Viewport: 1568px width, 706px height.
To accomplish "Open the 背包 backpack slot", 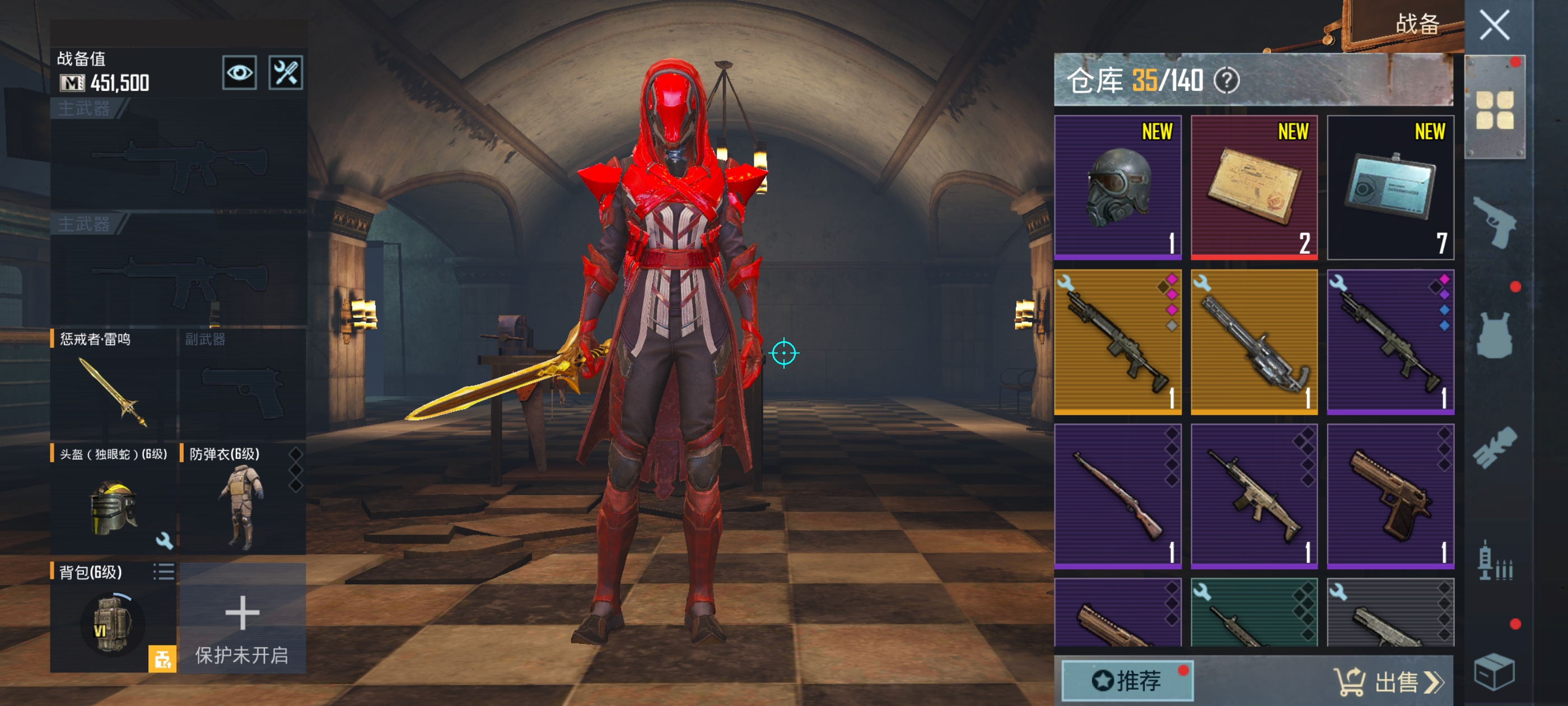I will 113,618.
